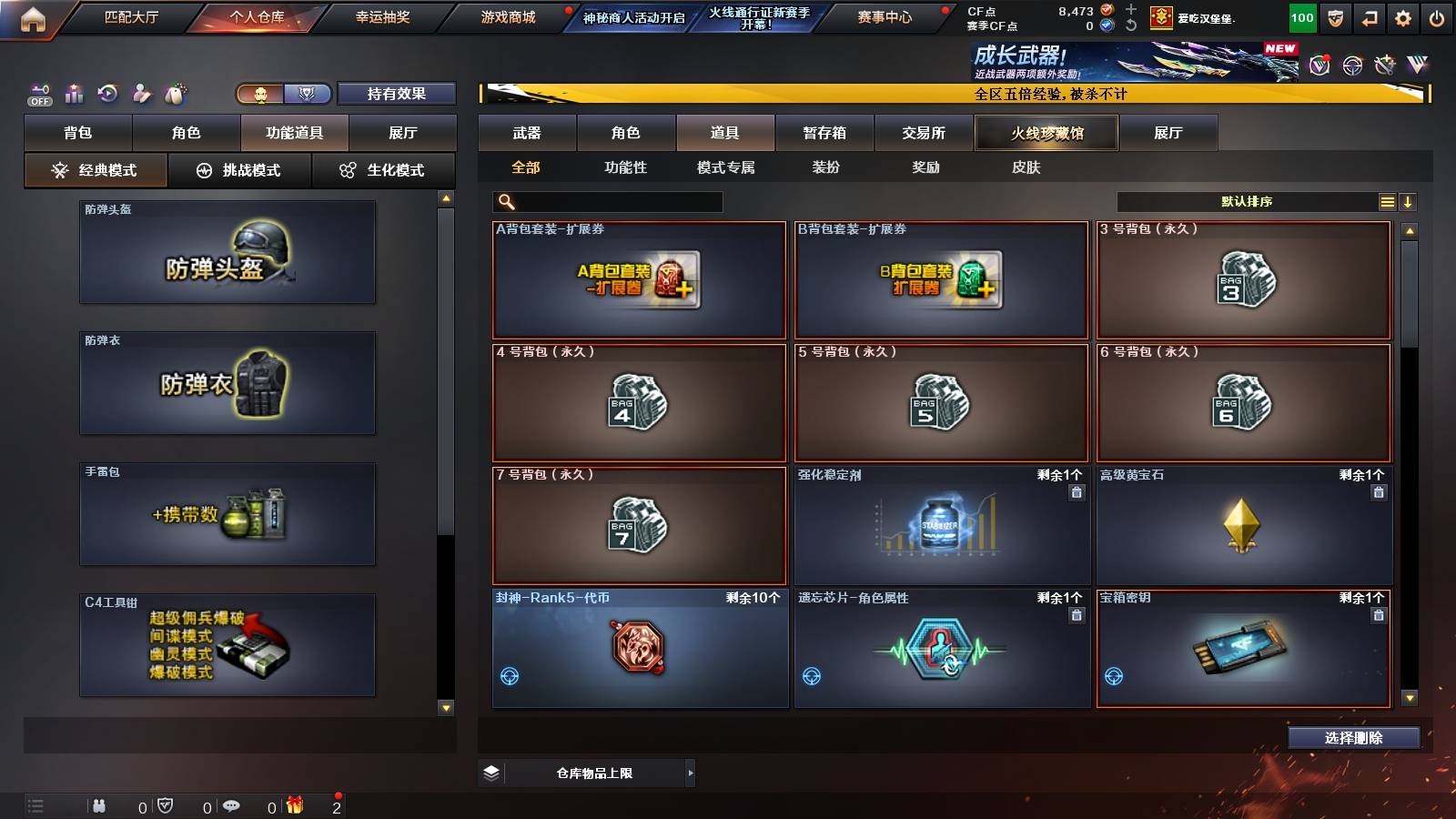The height and width of the screenshot is (819, 1456).
Task: Click the chat bubble icon in bottom bar
Action: [231, 805]
